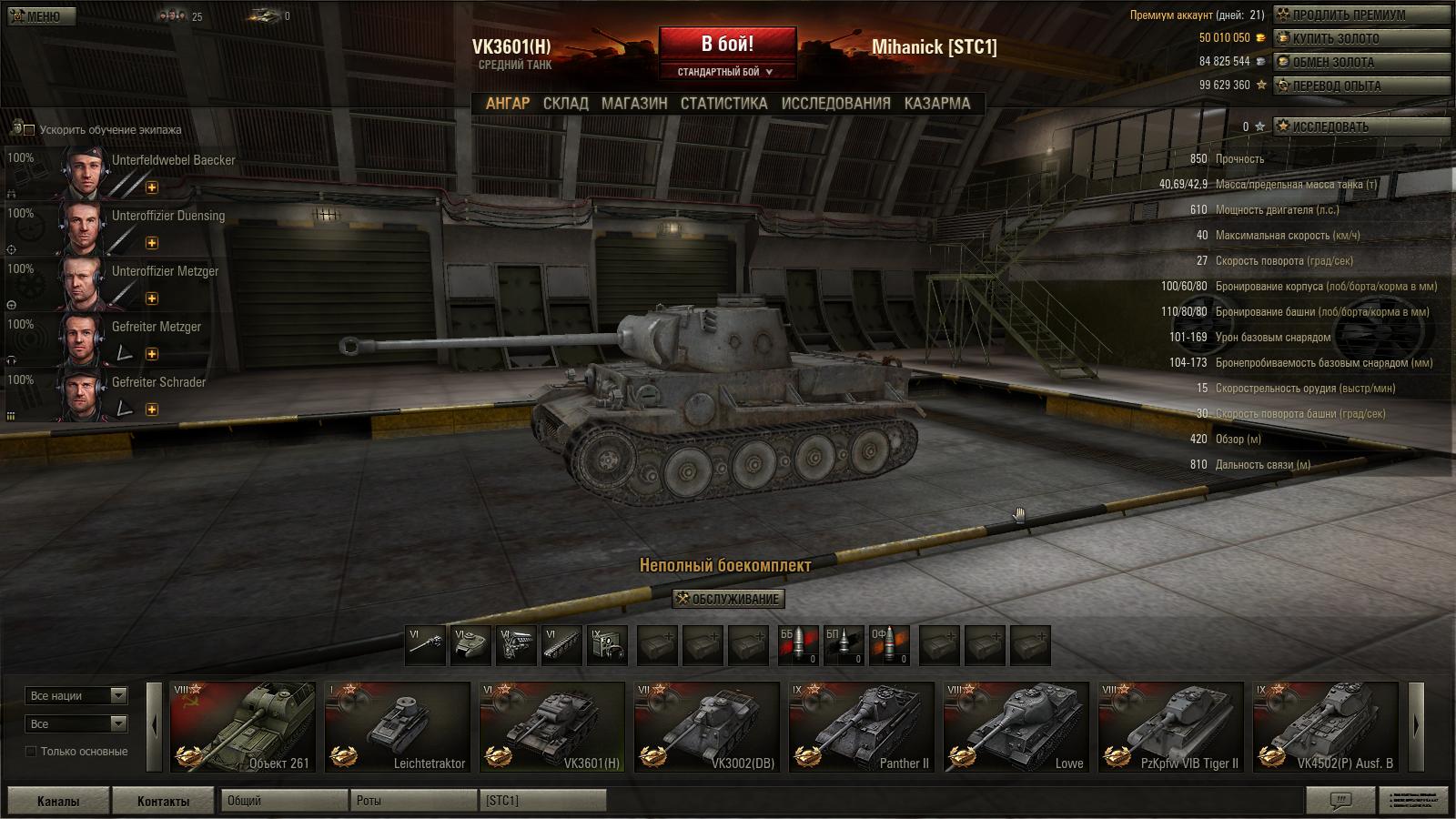This screenshot has height=819, width=1456.
Task: Click the ИССЛЕДОВАТЬ research button
Action: coord(1360,126)
